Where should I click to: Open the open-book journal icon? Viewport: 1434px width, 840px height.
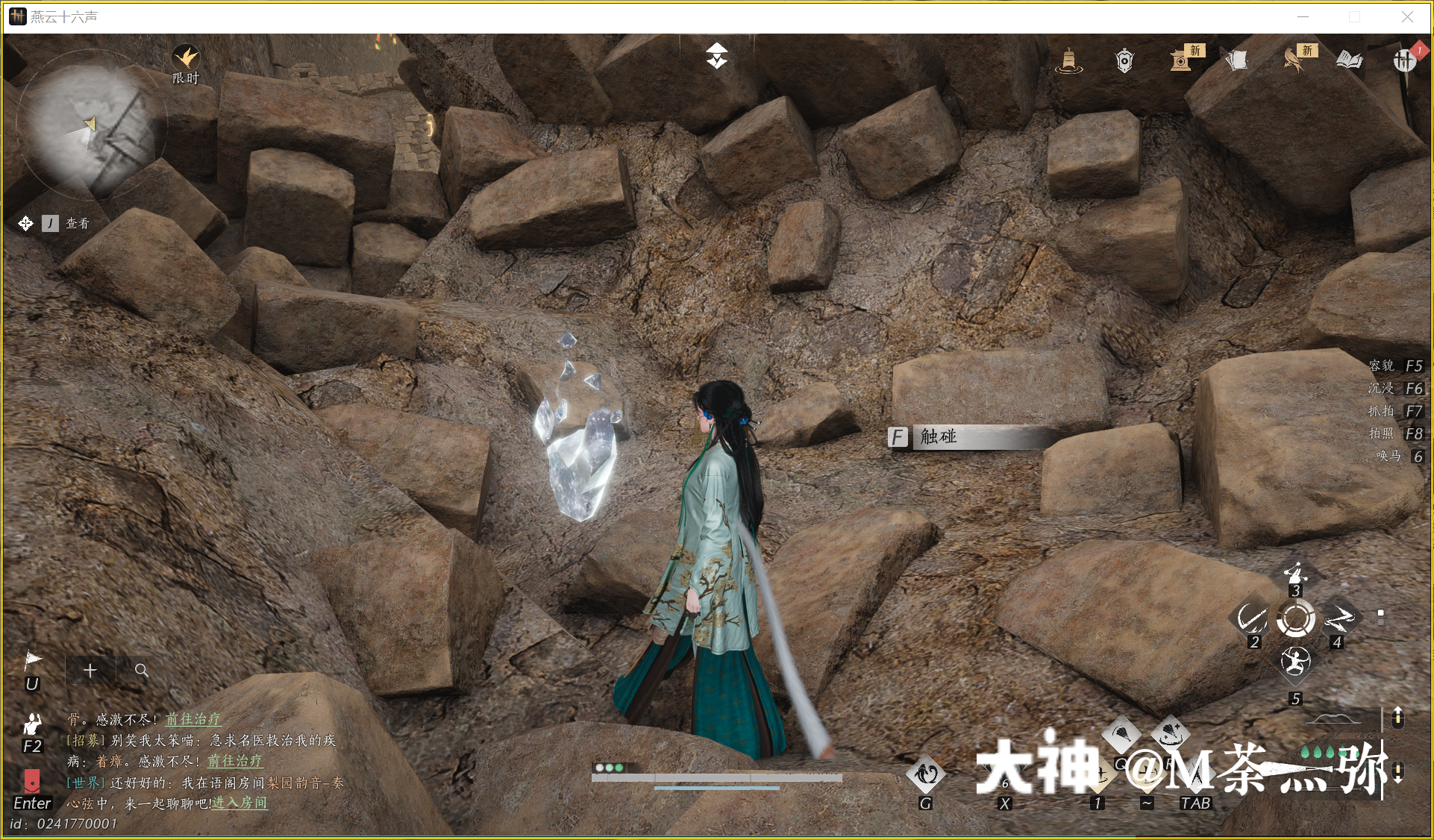tap(1349, 60)
